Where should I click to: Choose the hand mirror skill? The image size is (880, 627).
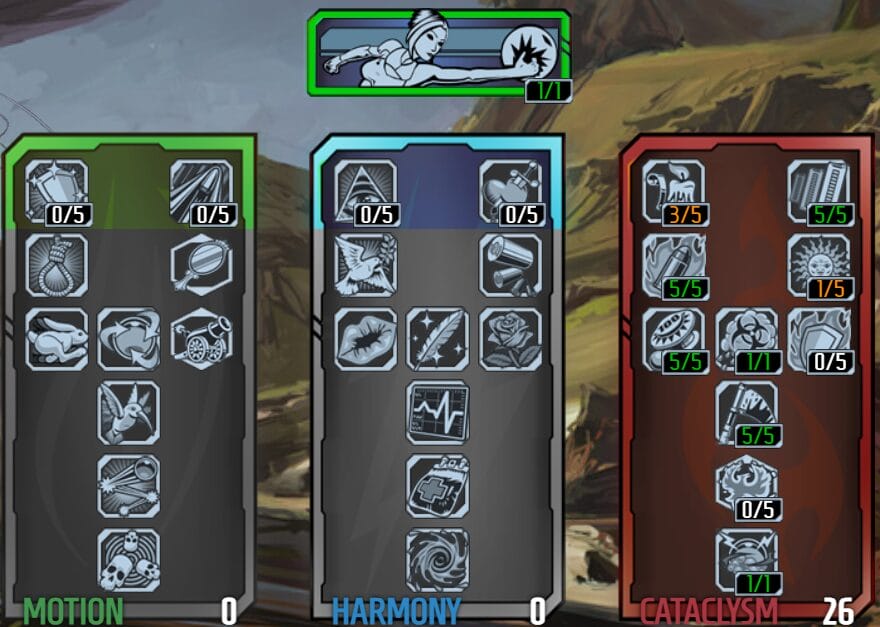(201, 265)
